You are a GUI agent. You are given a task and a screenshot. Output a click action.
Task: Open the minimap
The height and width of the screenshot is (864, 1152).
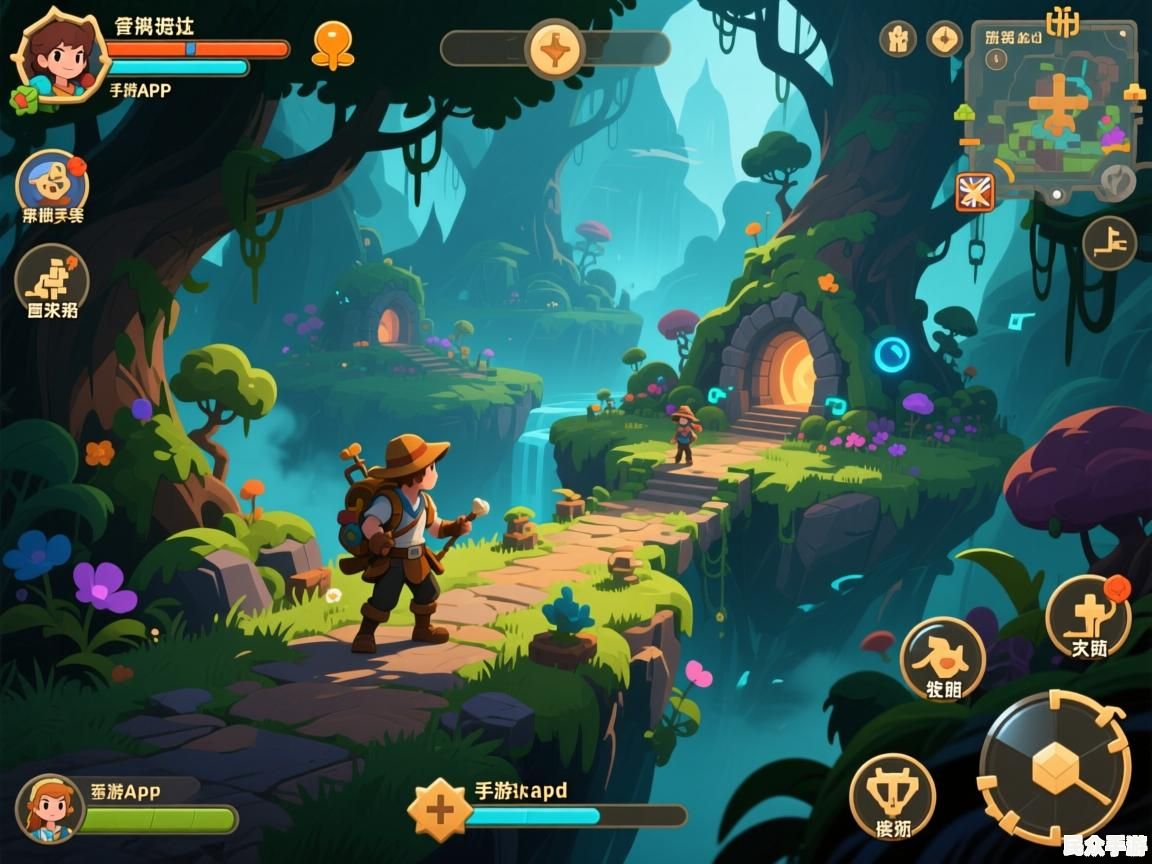point(1050,110)
